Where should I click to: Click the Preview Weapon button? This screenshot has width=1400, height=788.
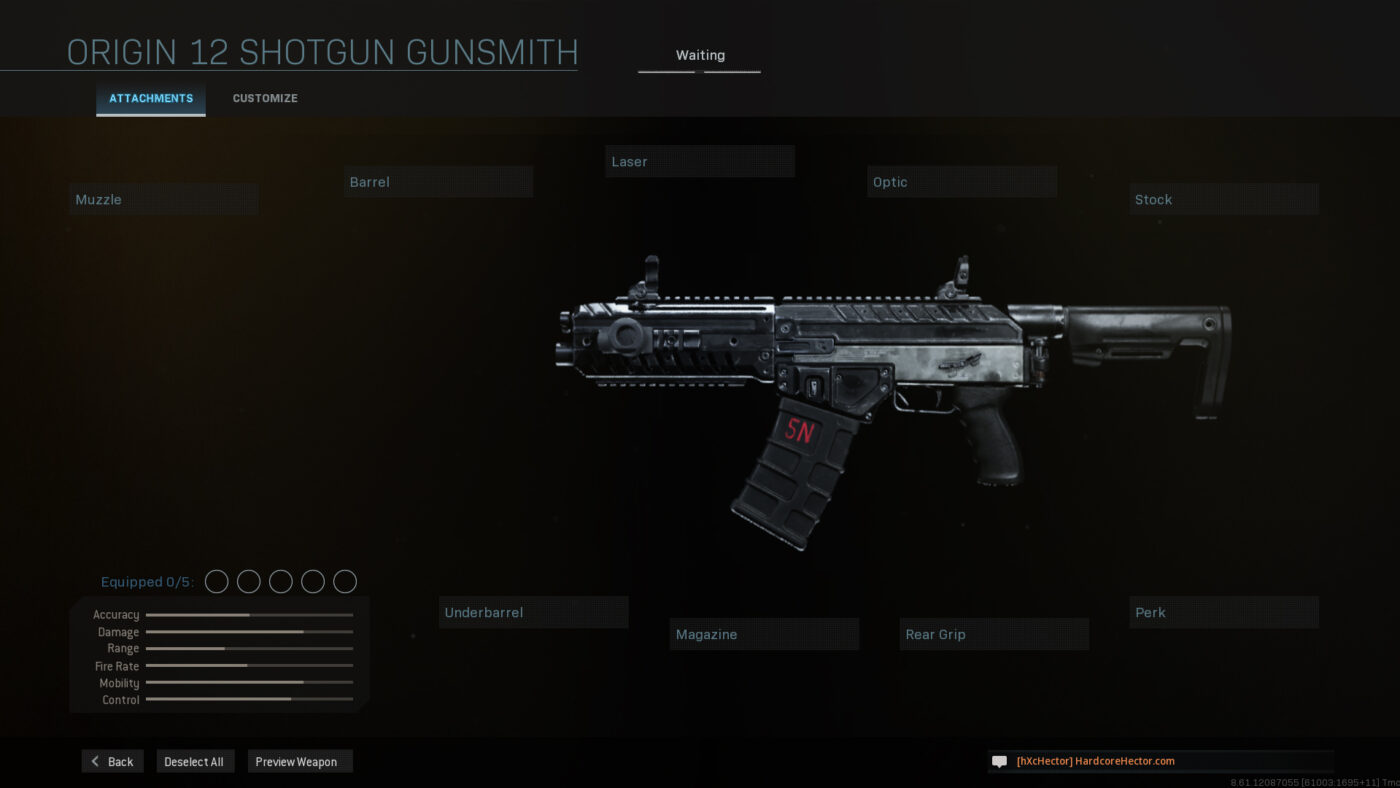(299, 761)
